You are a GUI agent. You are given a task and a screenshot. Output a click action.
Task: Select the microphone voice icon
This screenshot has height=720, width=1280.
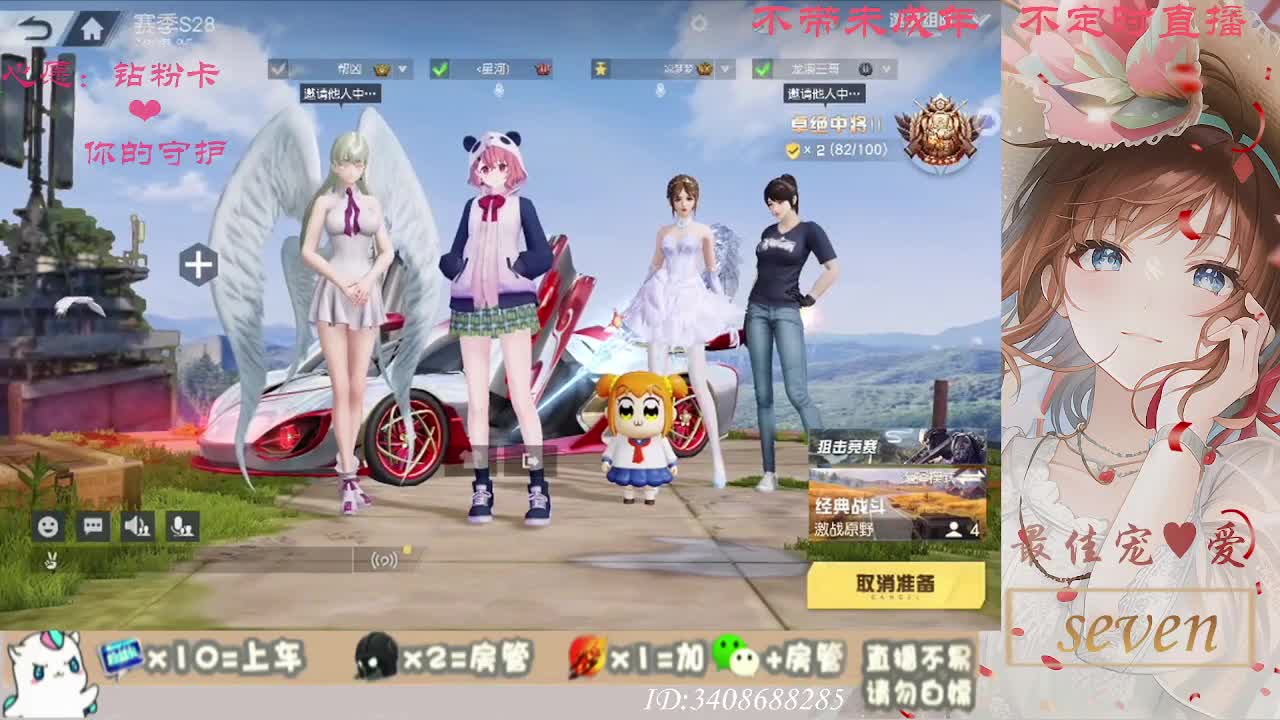185,524
